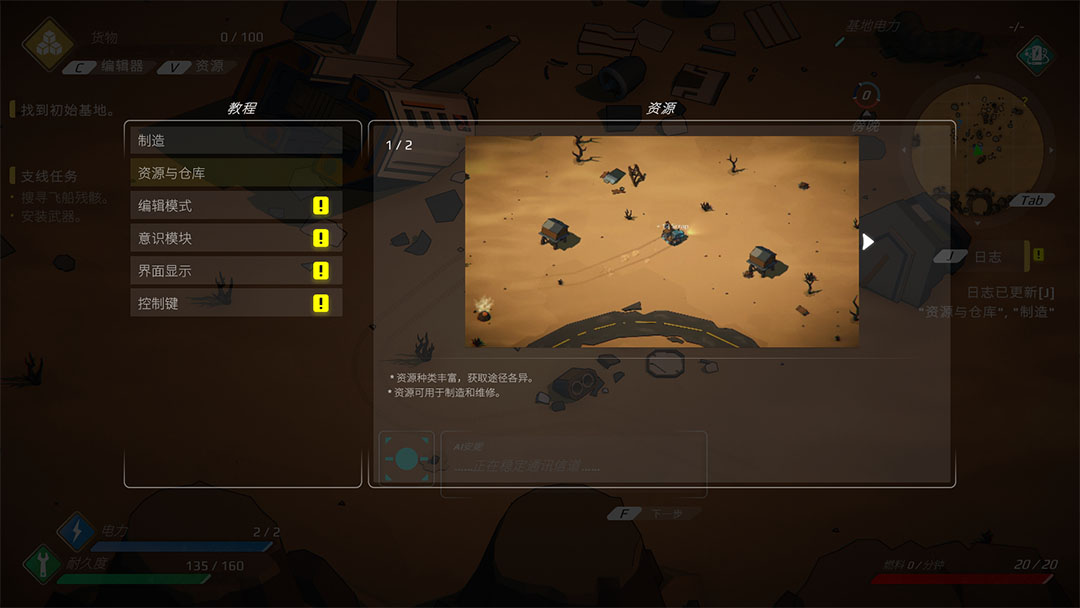Open the 编辑器 editor button
Image resolution: width=1080 pixels, height=608 pixels.
tap(111, 67)
